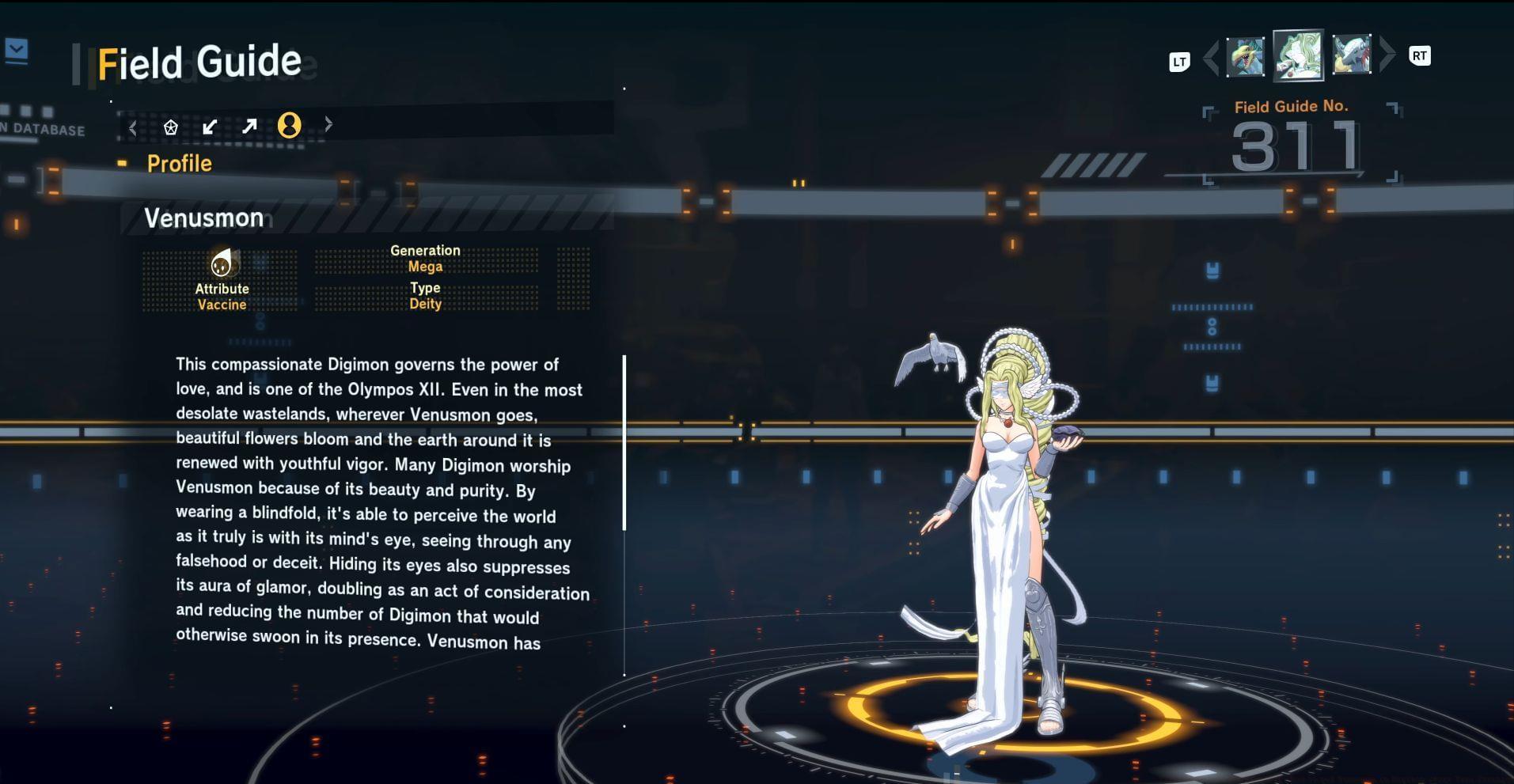Open the up-right arrow tab
The width and height of the screenshot is (1514, 784).
[249, 127]
